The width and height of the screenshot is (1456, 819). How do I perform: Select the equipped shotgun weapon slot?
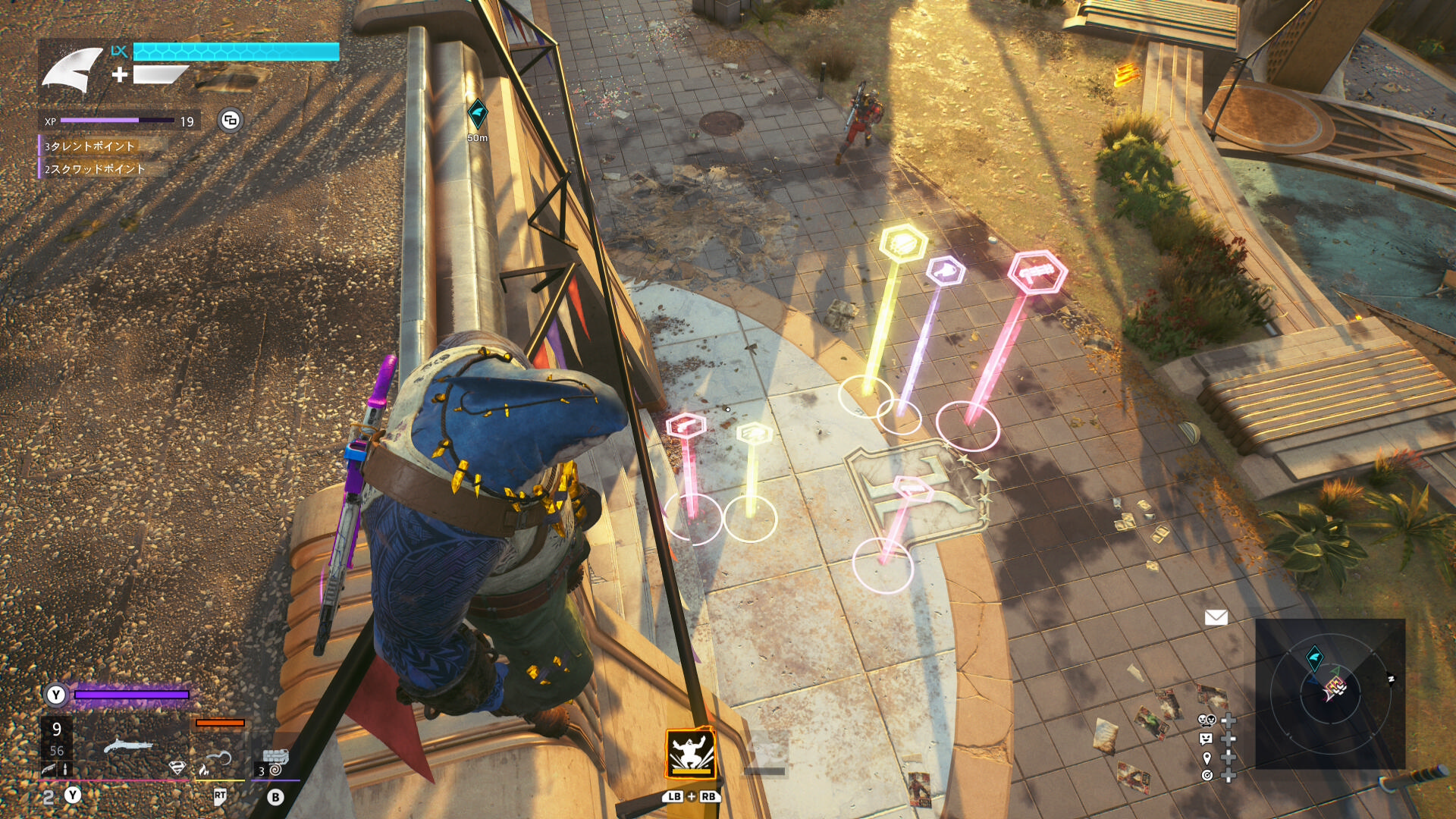(x=127, y=745)
